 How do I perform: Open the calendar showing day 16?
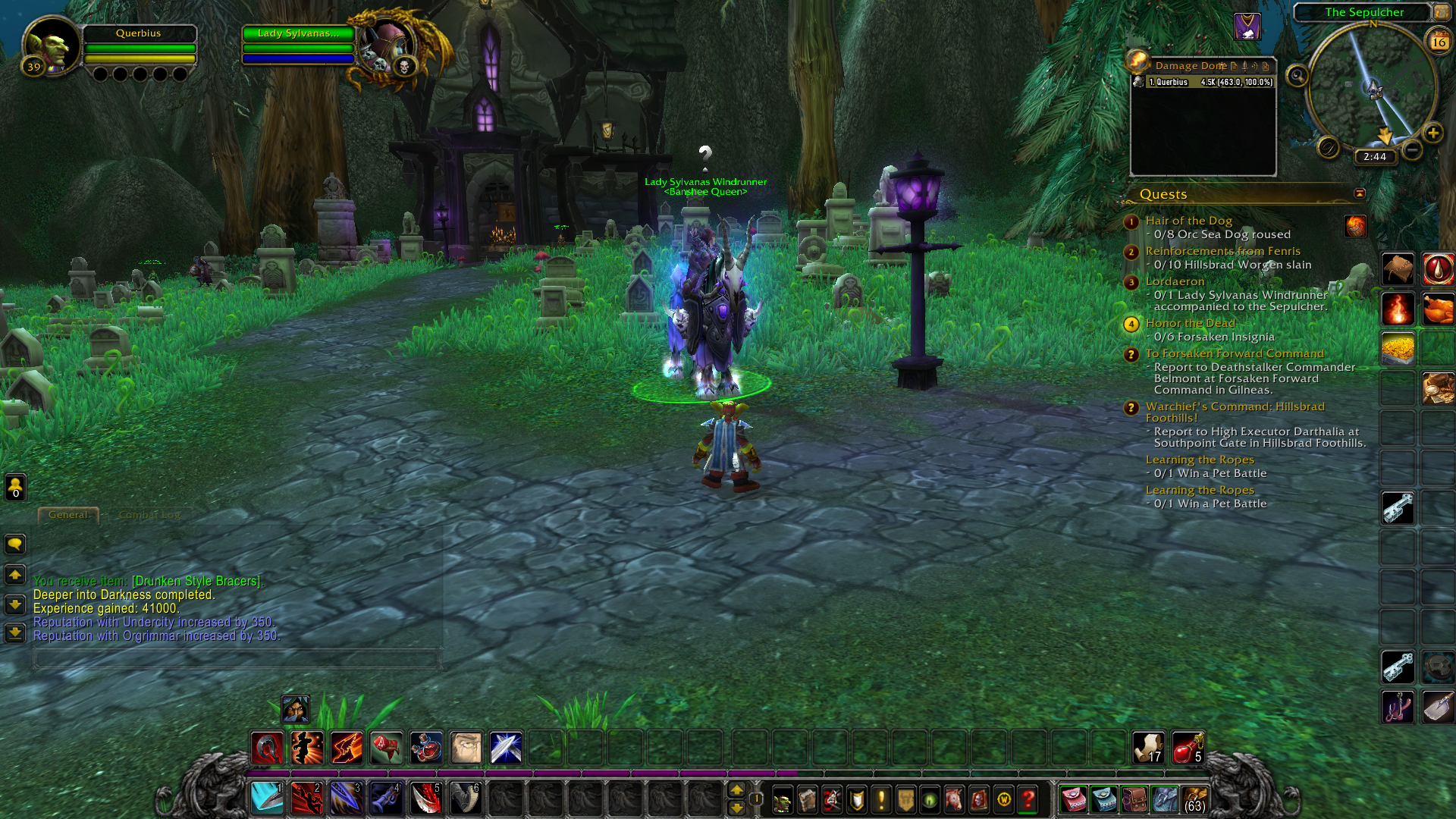point(1439,42)
